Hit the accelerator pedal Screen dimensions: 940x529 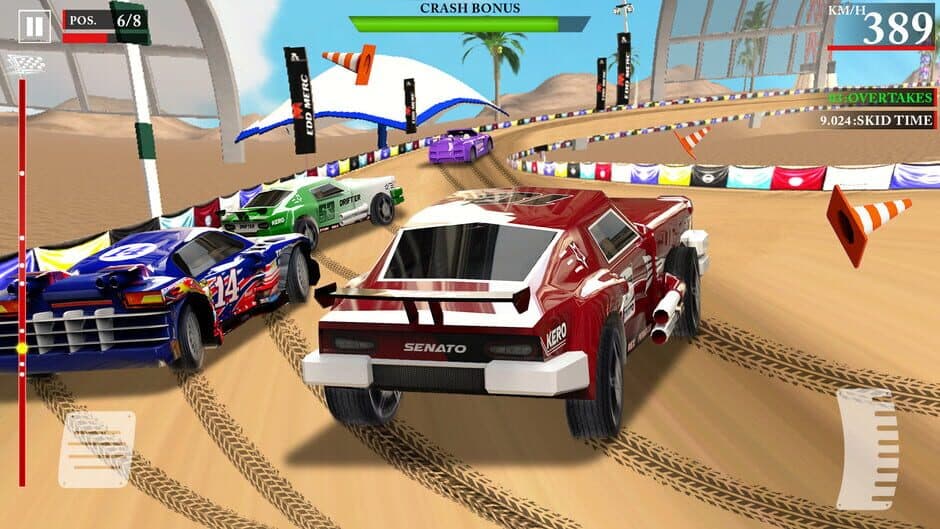point(866,448)
